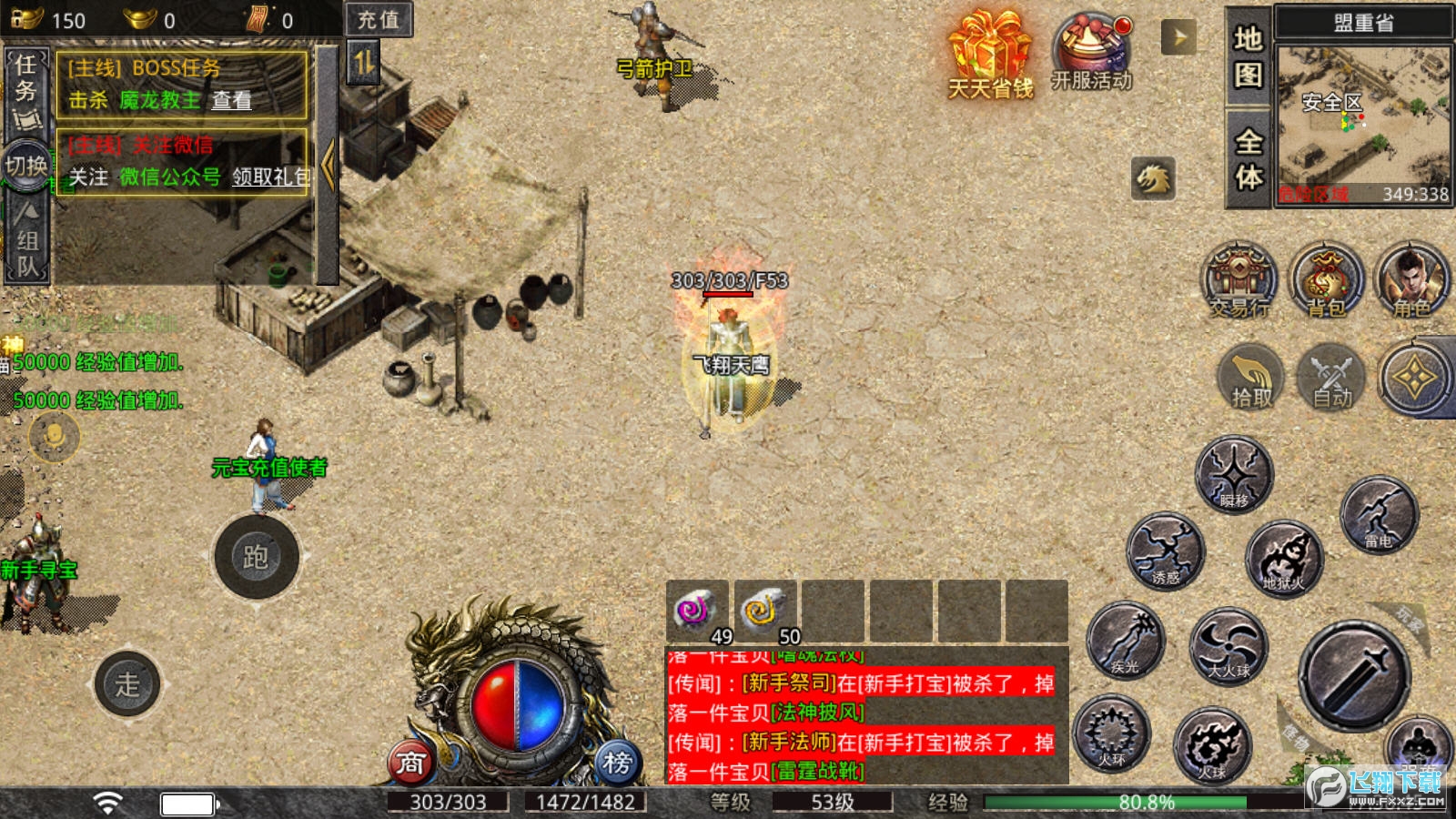
Task: Activate the 地狱火 hellfire skill
Action: coord(1284,557)
